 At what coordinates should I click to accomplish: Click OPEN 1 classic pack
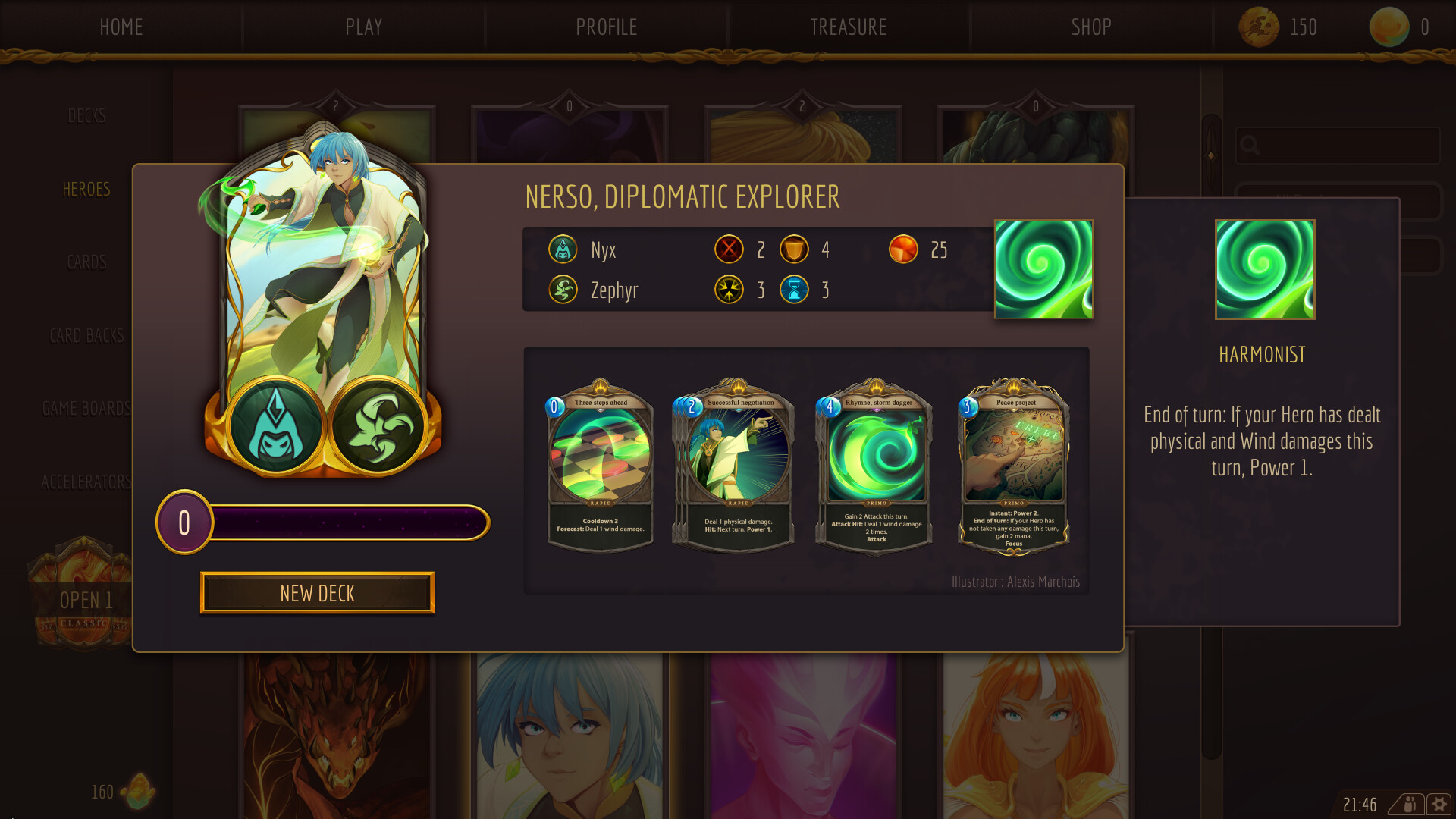[86, 601]
